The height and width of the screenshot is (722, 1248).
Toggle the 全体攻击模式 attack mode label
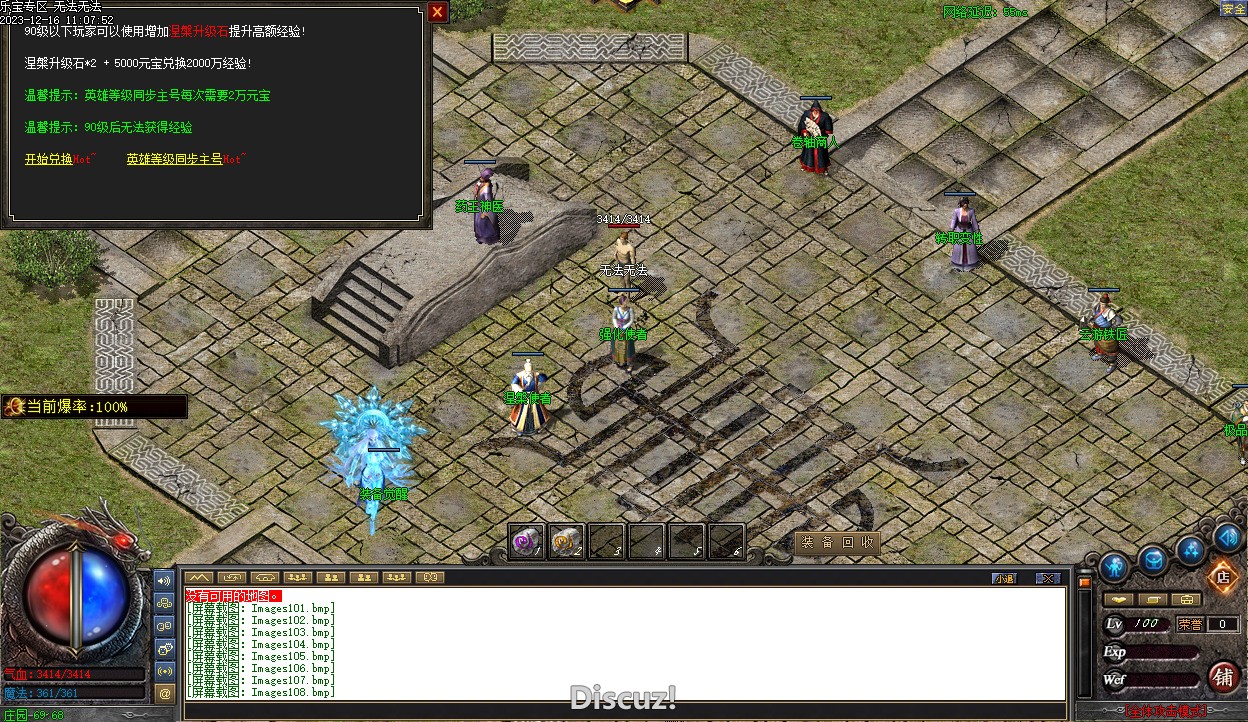point(1165,712)
